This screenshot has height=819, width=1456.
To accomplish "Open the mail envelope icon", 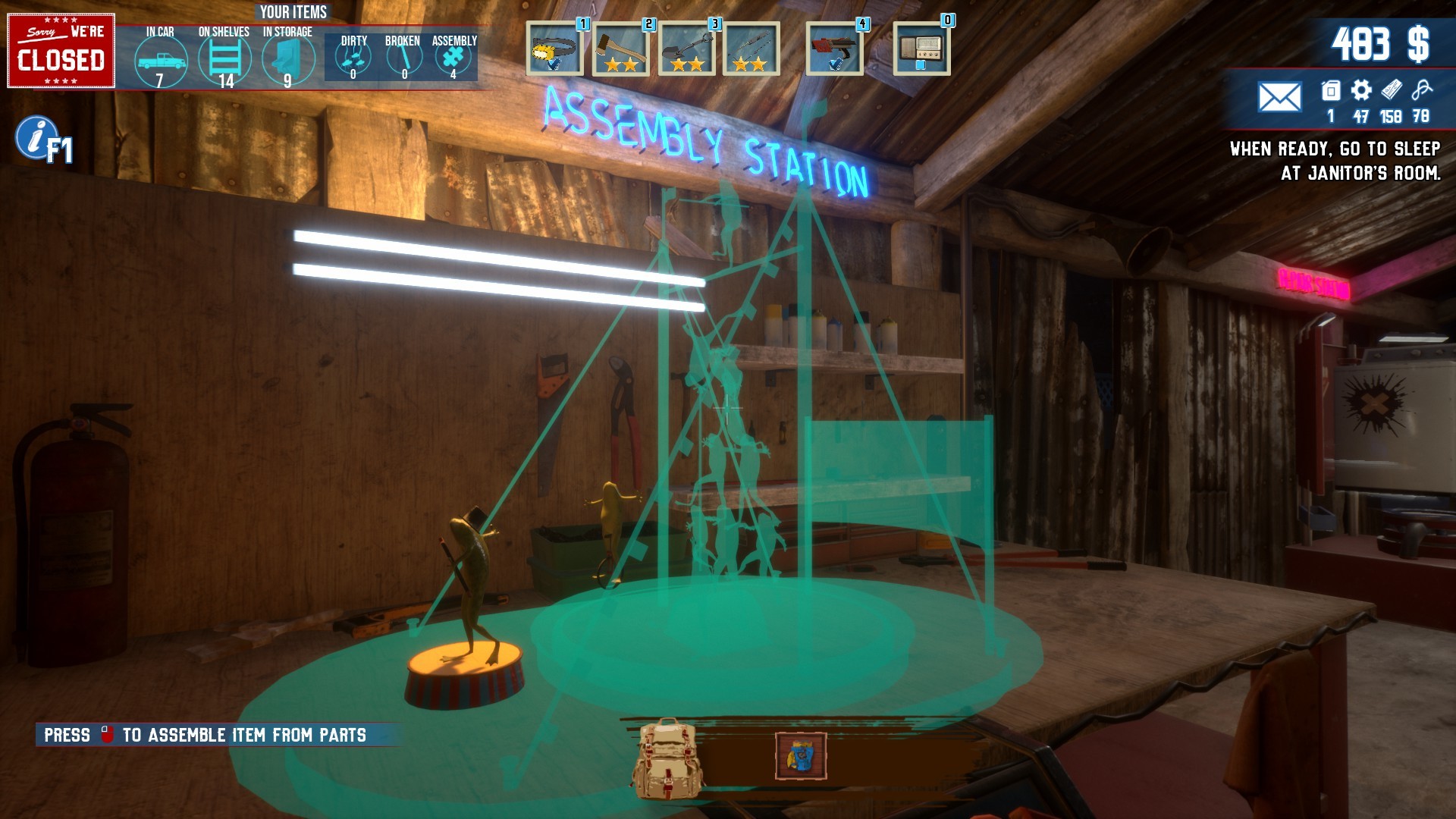I will point(1279,97).
